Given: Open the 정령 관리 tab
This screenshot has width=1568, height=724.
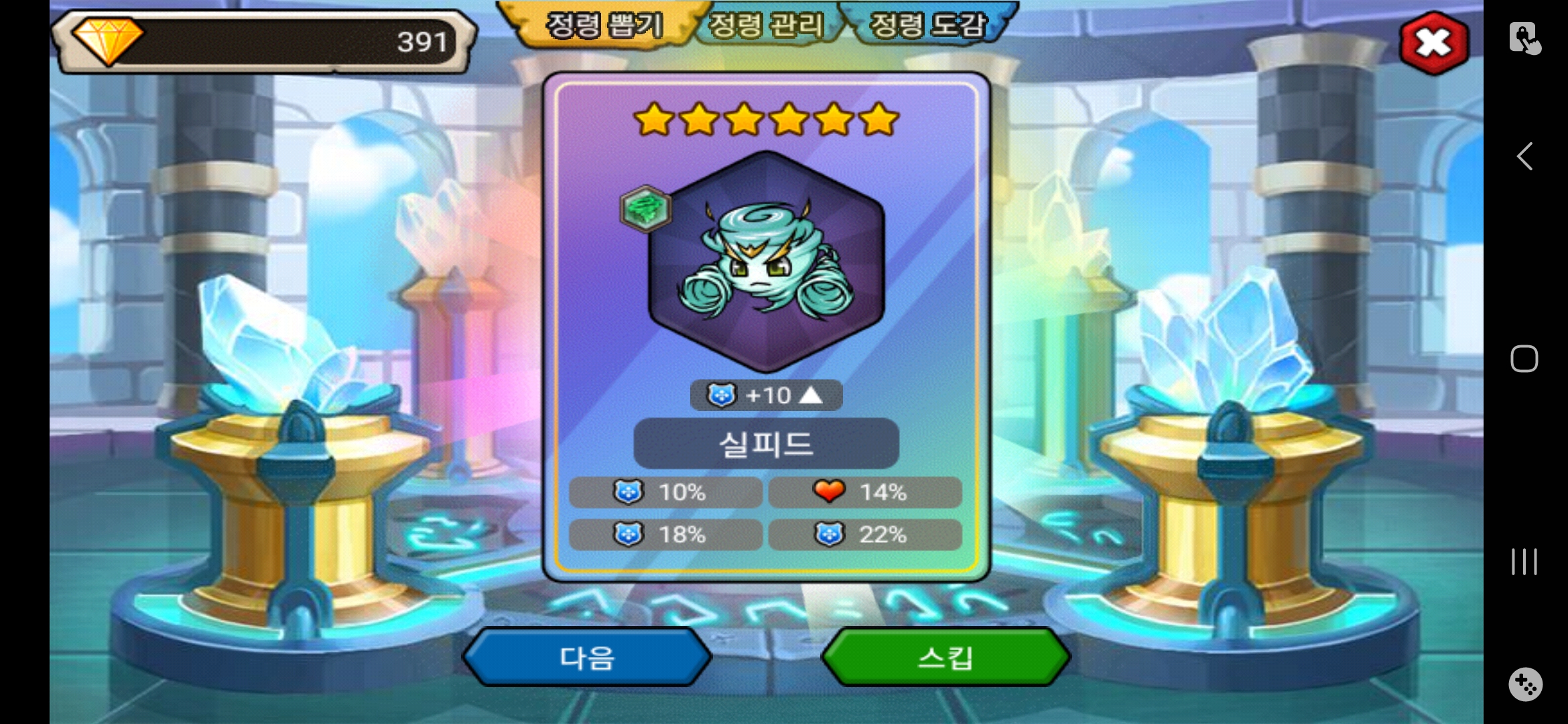Looking at the screenshot, I should click(766, 25).
